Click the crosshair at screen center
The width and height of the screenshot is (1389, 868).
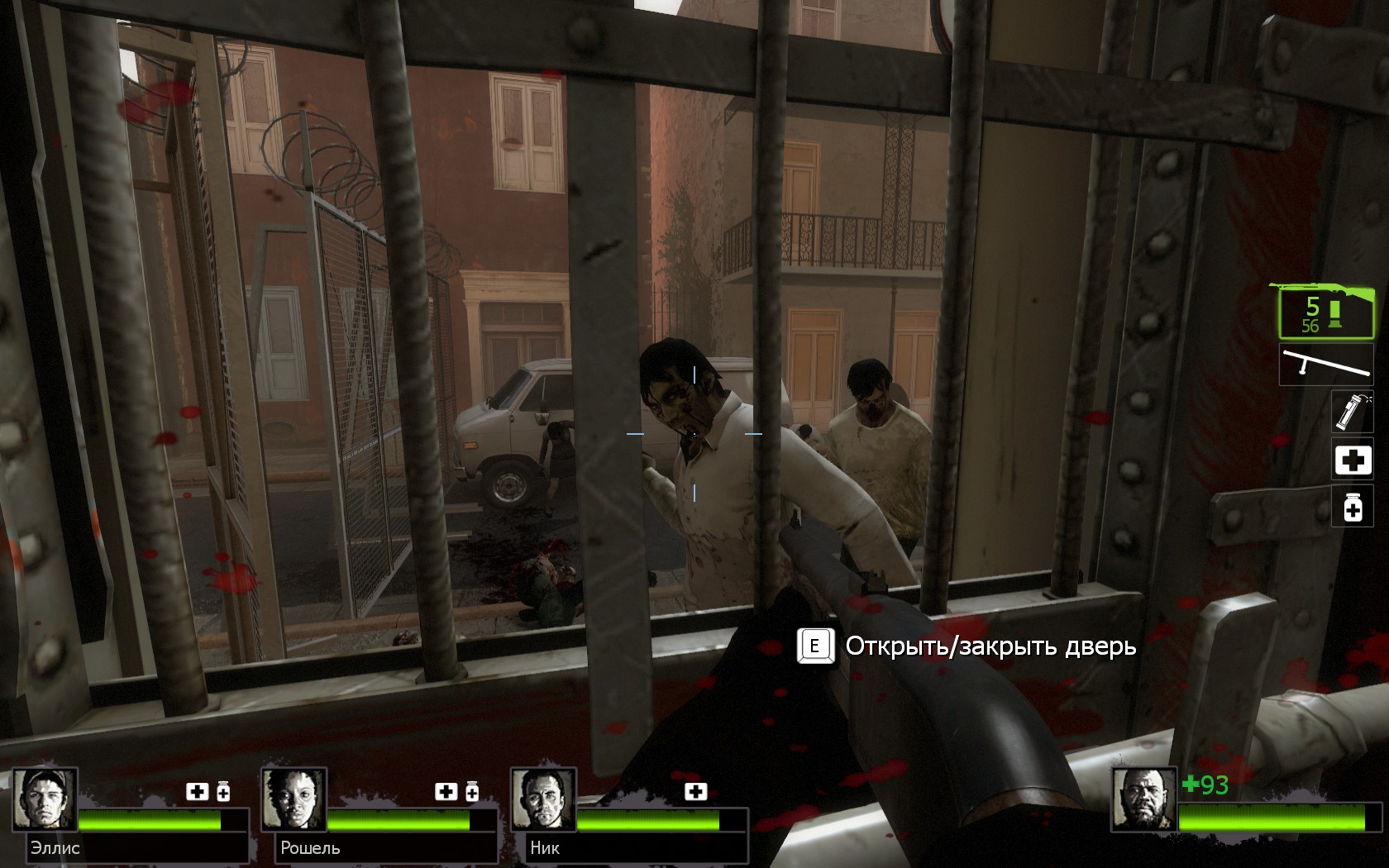tap(694, 434)
